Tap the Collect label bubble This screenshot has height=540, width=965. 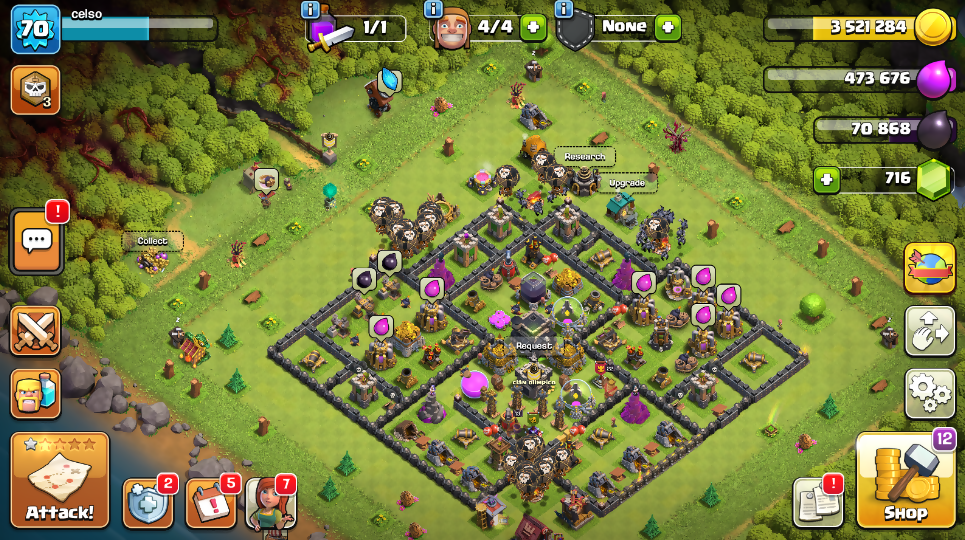pyautogui.click(x=152, y=241)
